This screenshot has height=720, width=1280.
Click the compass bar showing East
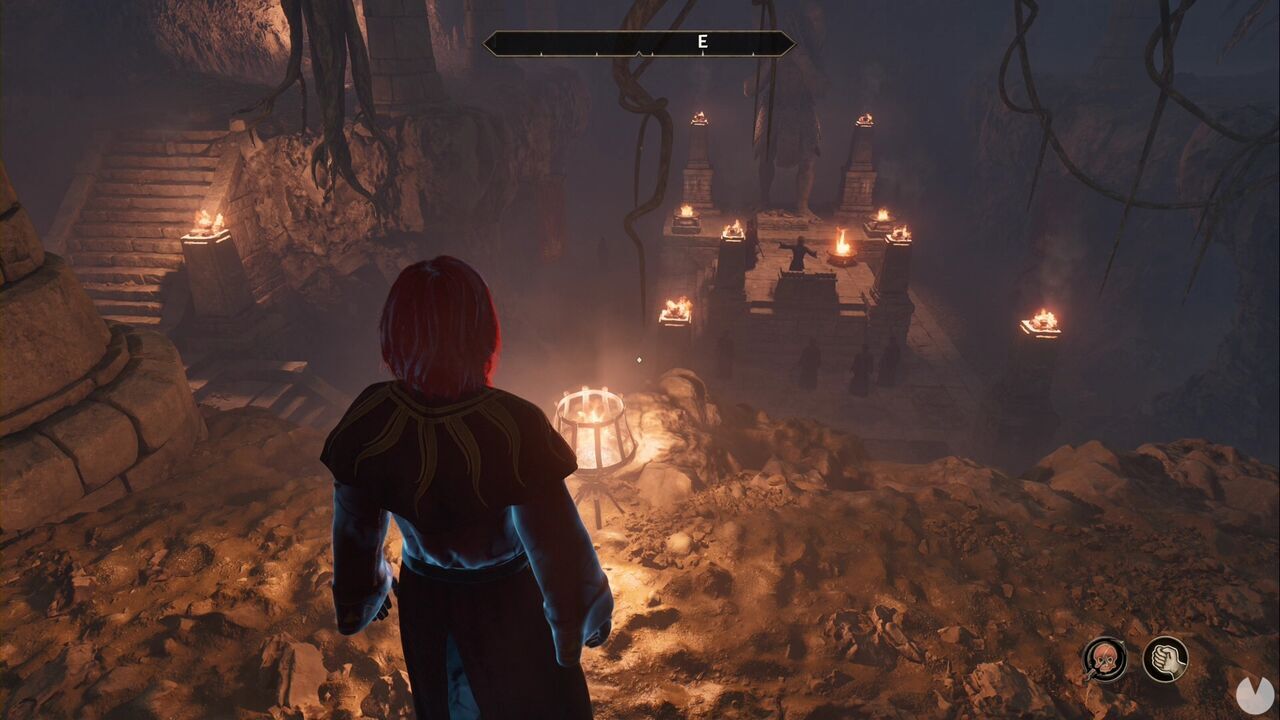(x=639, y=43)
